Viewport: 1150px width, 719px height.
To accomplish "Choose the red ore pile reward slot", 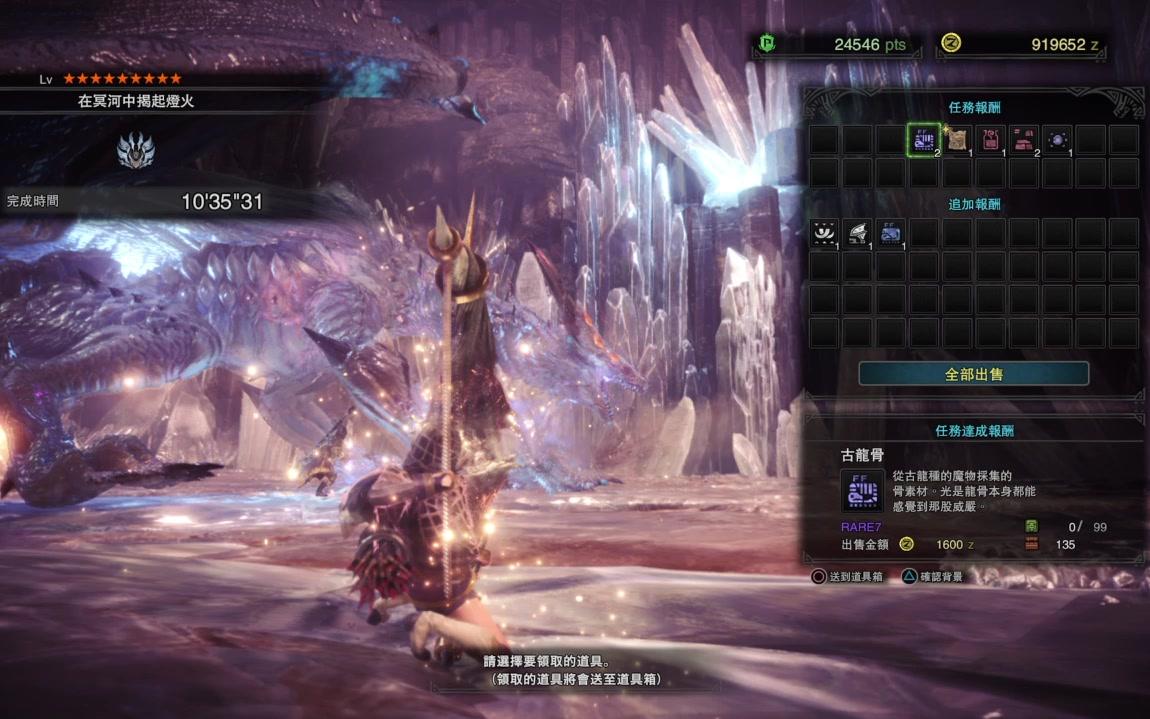I will [1024, 139].
